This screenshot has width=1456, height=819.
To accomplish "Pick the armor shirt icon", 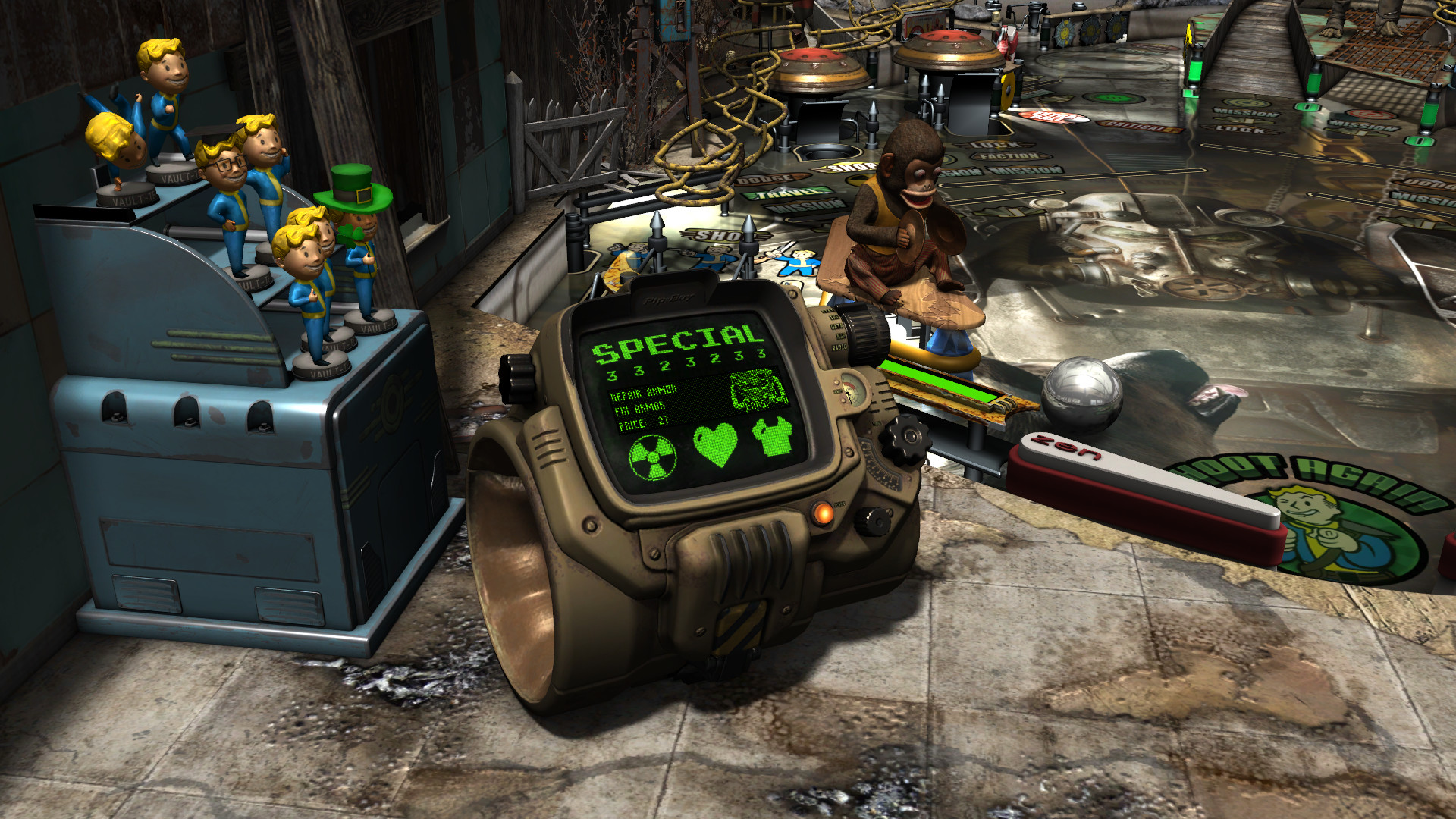I will (771, 437).
